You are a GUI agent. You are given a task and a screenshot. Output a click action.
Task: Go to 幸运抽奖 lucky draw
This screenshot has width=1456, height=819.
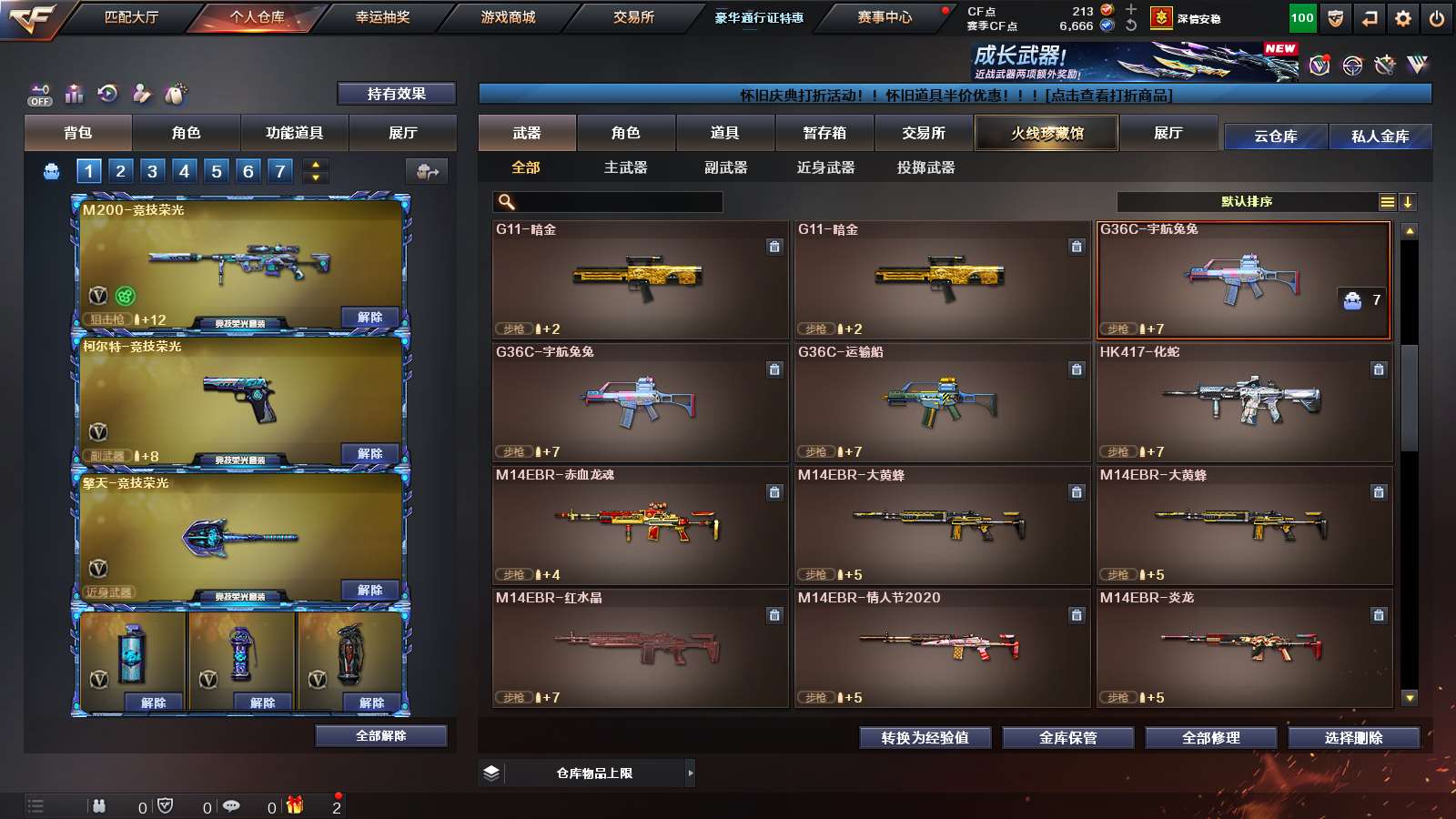click(382, 17)
